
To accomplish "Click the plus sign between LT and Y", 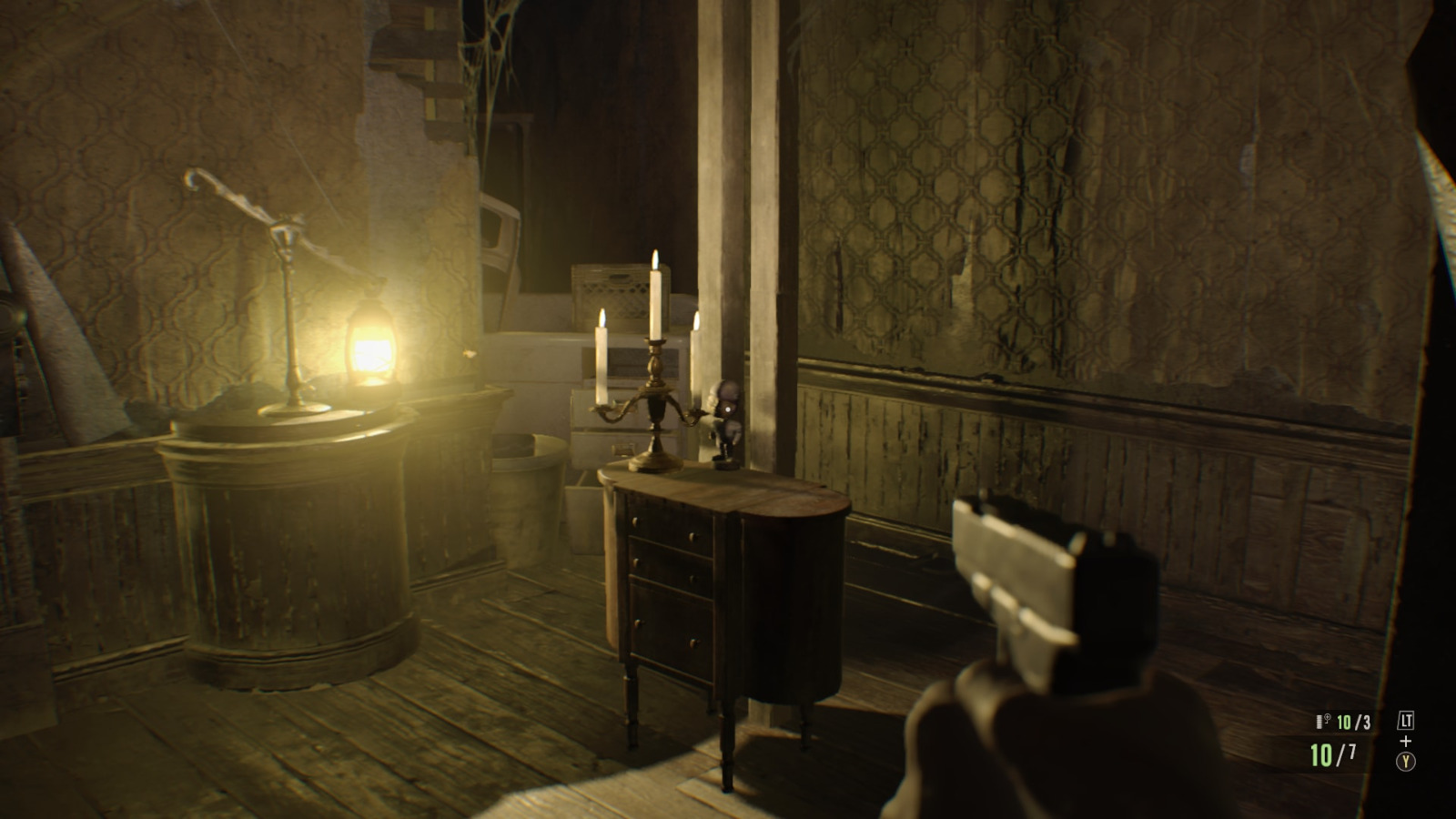I will 1405,742.
